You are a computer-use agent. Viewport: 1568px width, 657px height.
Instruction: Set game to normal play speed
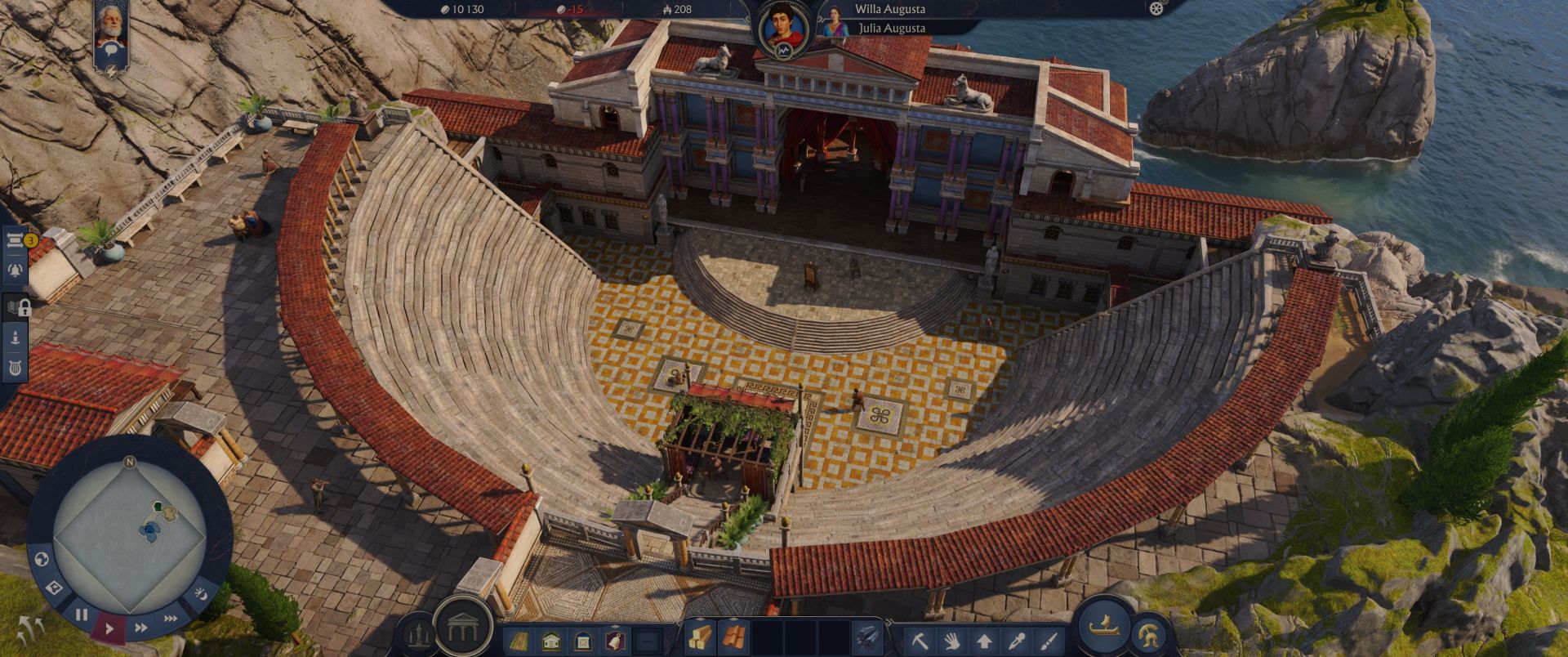point(109,628)
